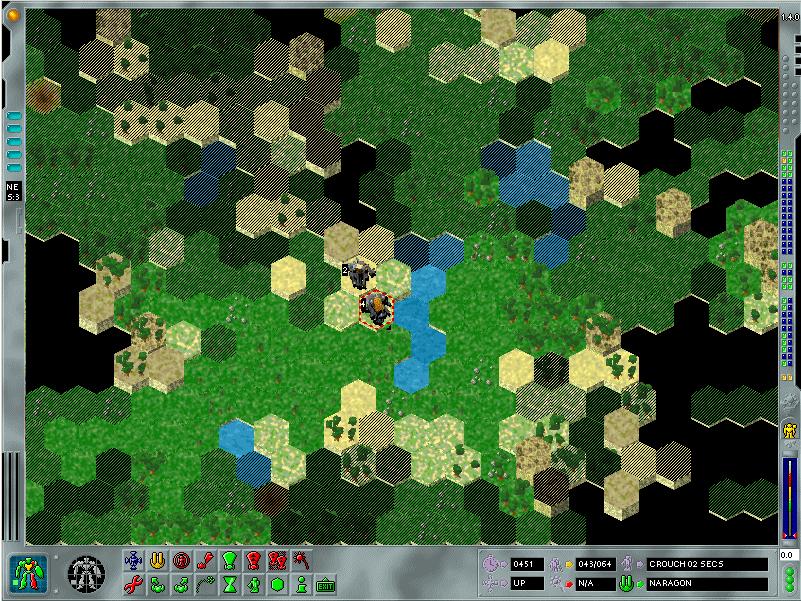Open the green info figure icon
This screenshot has height=601, width=801.
click(301, 584)
